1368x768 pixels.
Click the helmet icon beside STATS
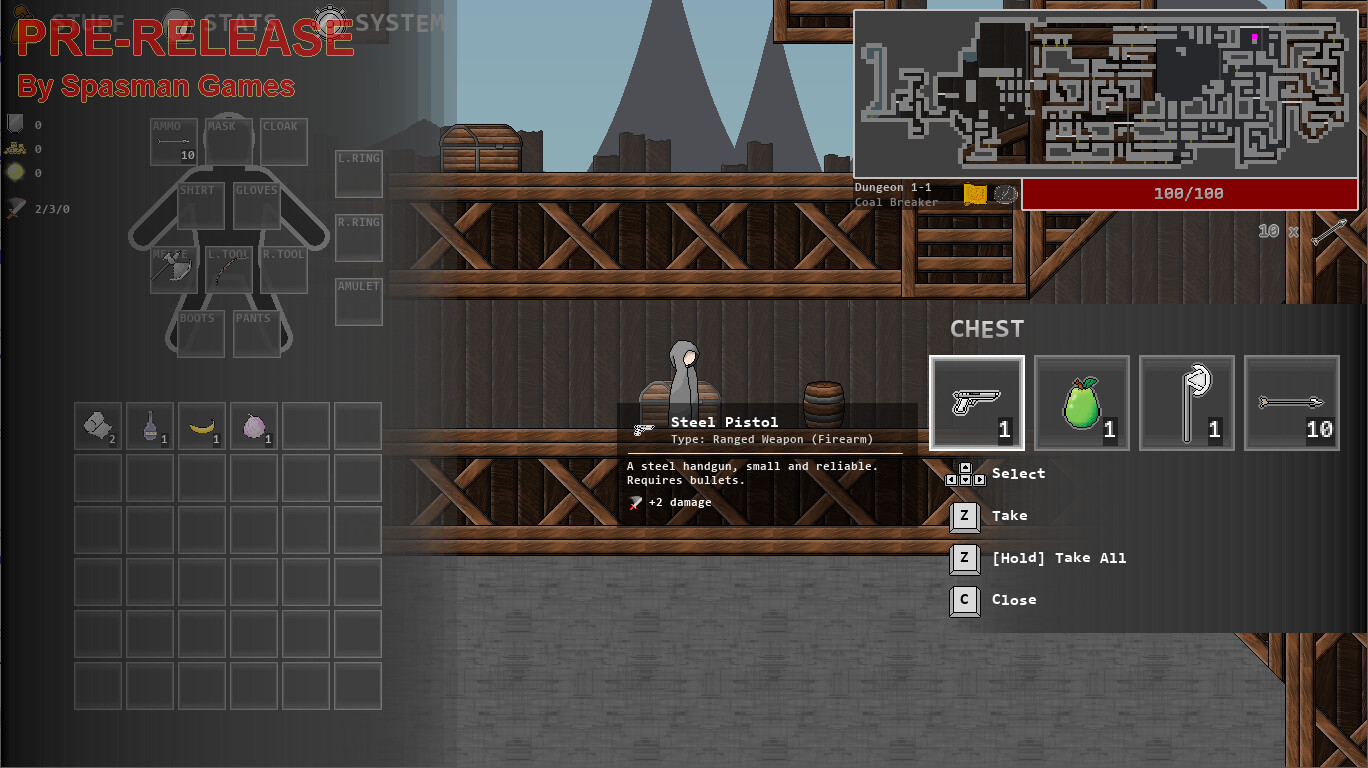point(176,20)
